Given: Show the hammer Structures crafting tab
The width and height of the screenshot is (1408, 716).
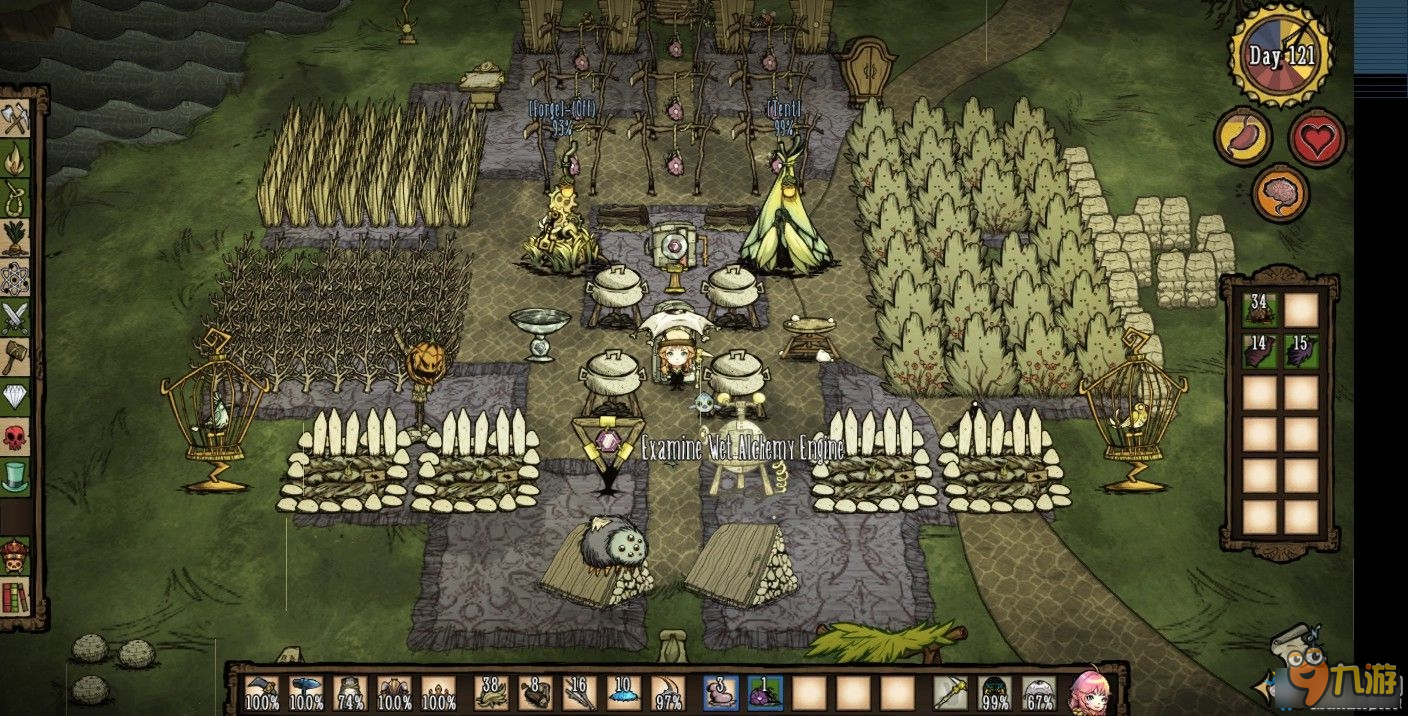Looking at the screenshot, I should coord(16,357).
